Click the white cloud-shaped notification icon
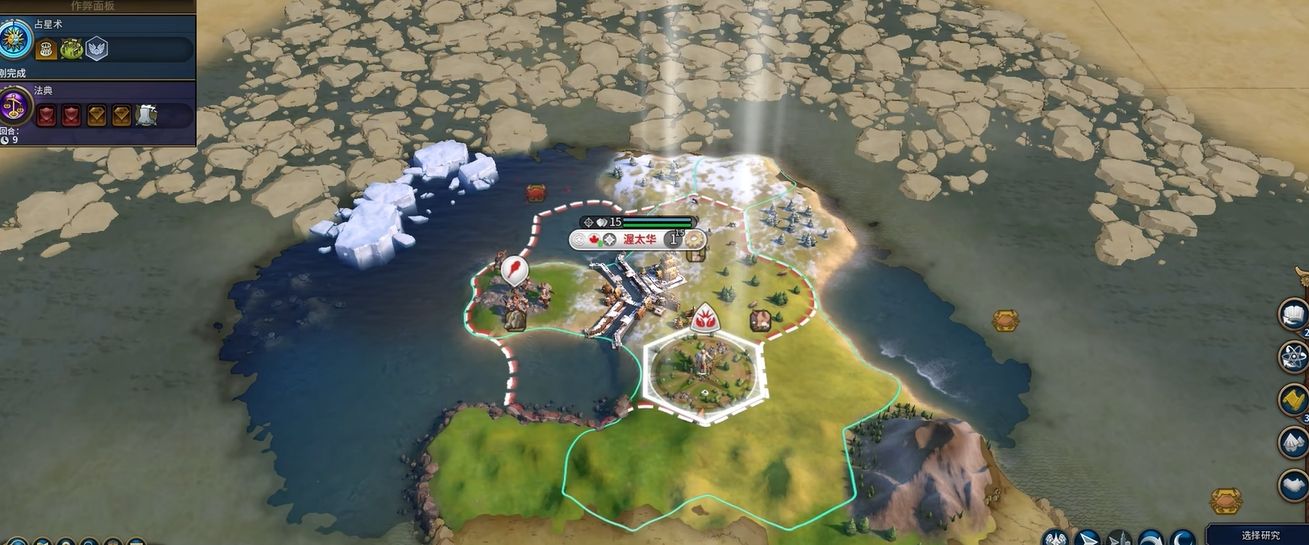Viewport: 1309px width, 545px height. (1294, 485)
